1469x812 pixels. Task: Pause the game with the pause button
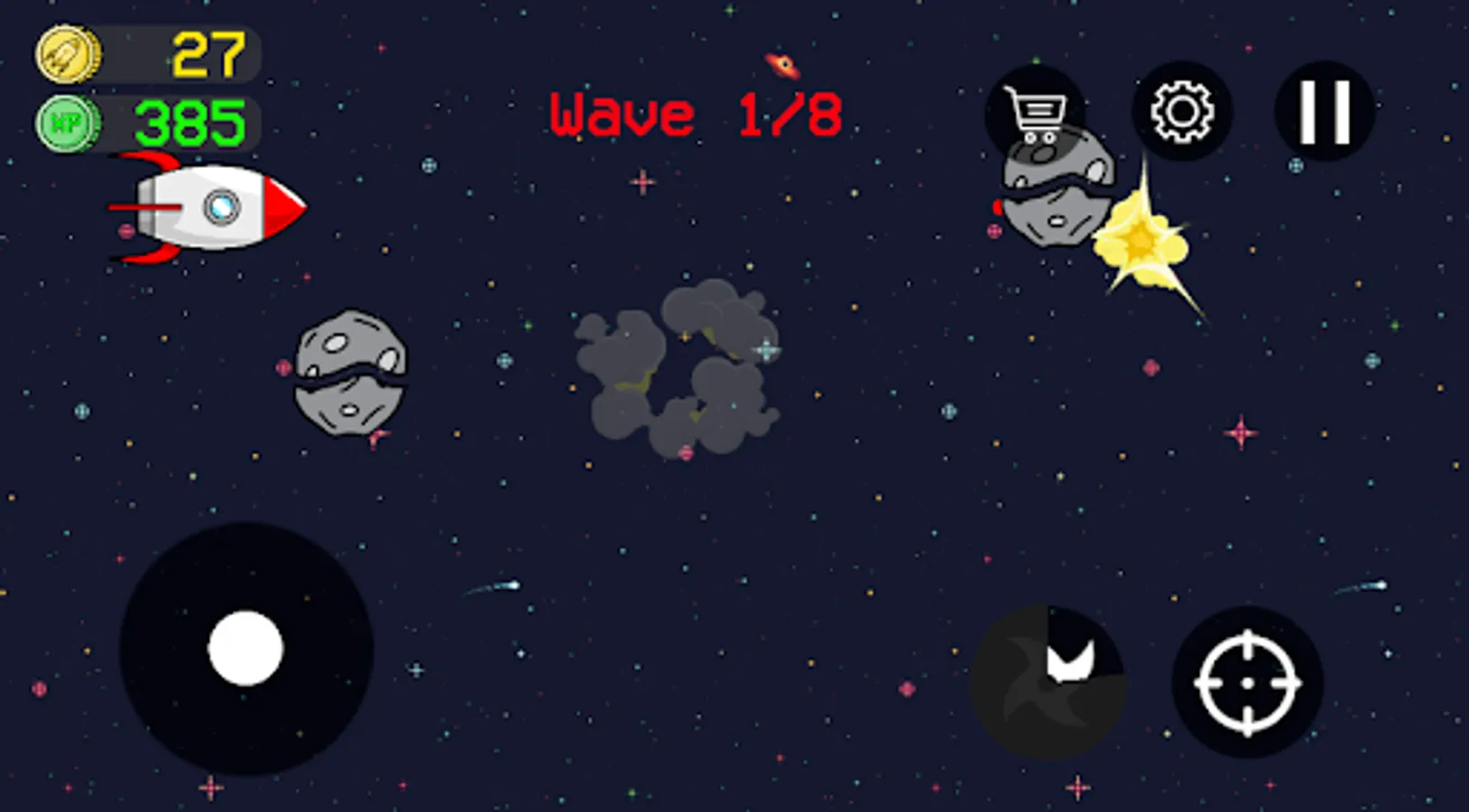click(1323, 111)
